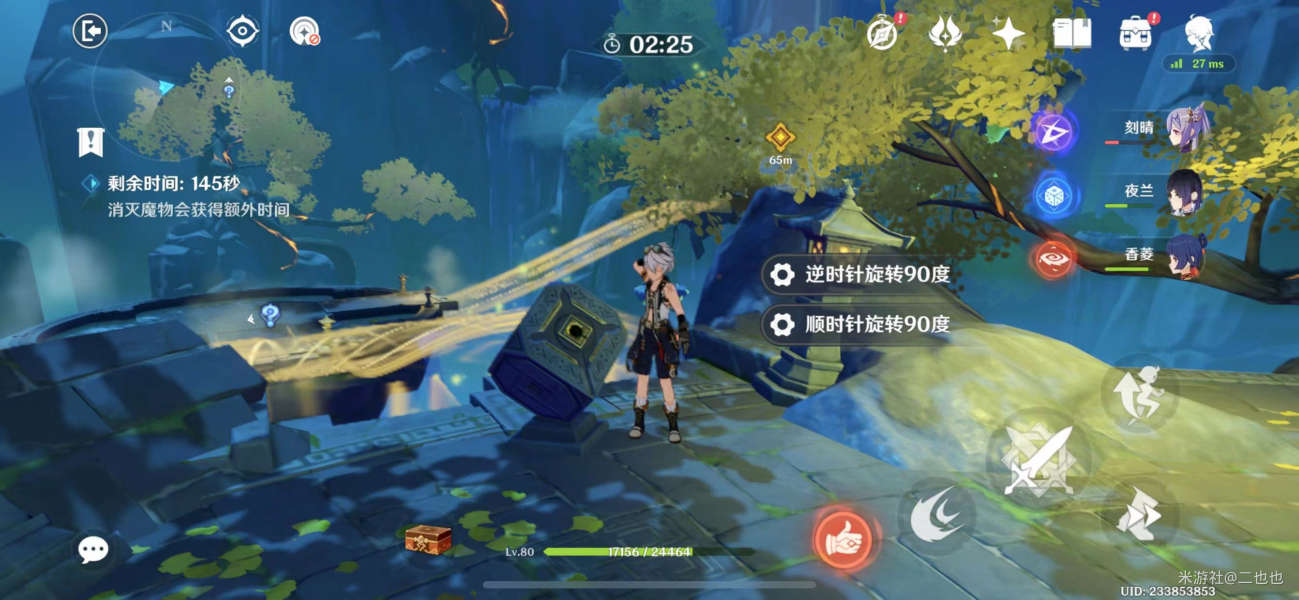This screenshot has width=1299, height=600.
Task: Open the backpack inventory icon
Action: [x=1137, y=33]
